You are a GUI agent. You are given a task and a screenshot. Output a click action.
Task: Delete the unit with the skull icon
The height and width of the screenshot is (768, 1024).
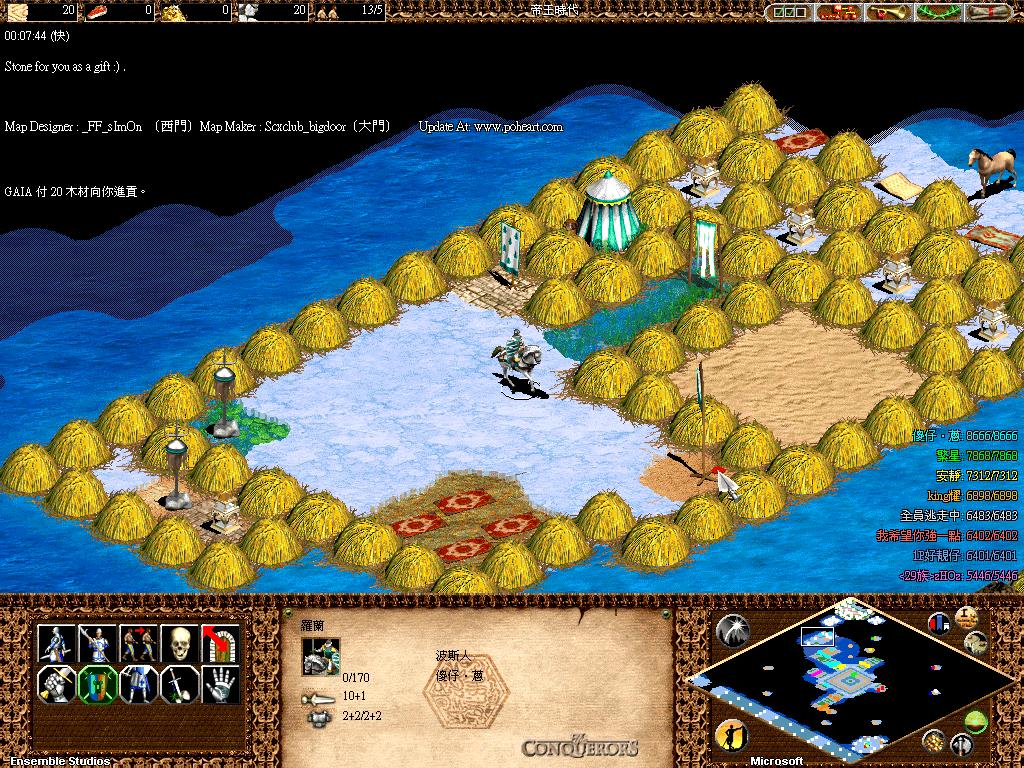[180, 643]
